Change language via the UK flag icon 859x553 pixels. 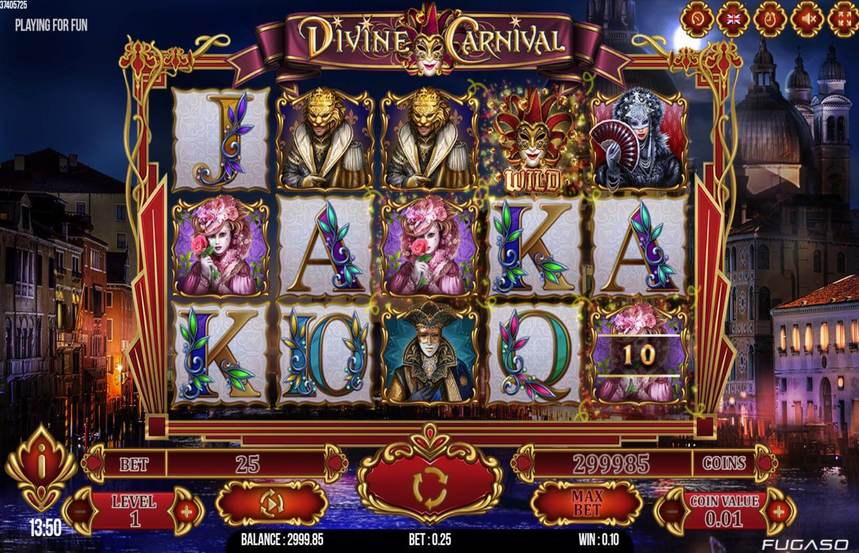tap(732, 18)
